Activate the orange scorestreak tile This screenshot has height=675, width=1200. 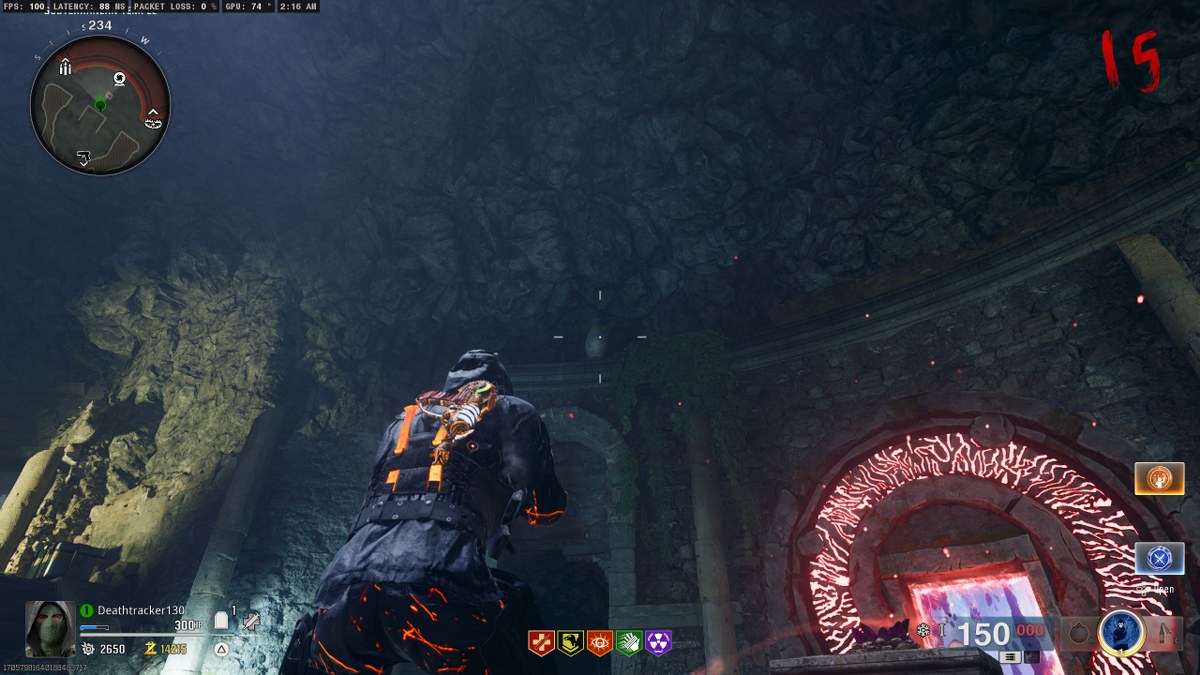pos(1159,479)
